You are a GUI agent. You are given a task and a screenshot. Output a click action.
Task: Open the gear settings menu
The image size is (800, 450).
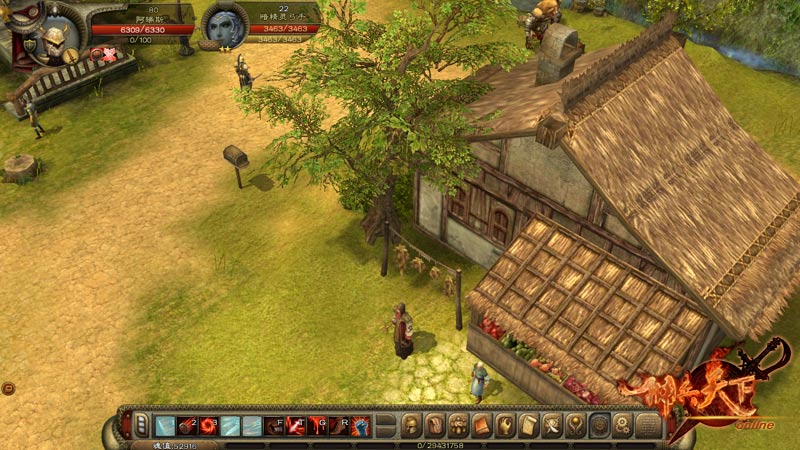point(622,425)
